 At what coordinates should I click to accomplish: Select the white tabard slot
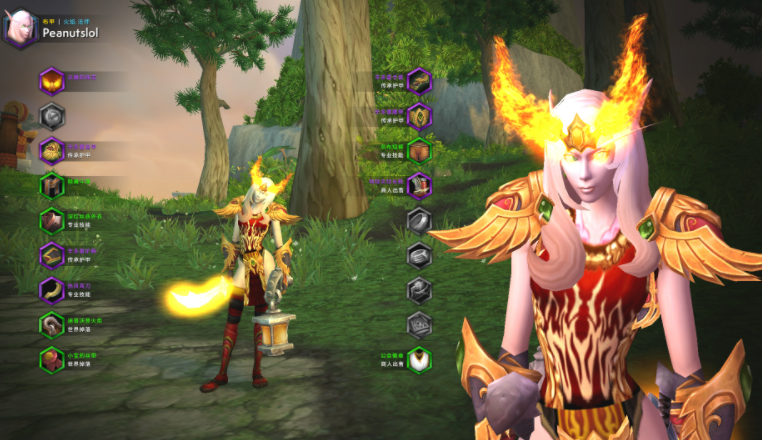pyautogui.click(x=420, y=359)
